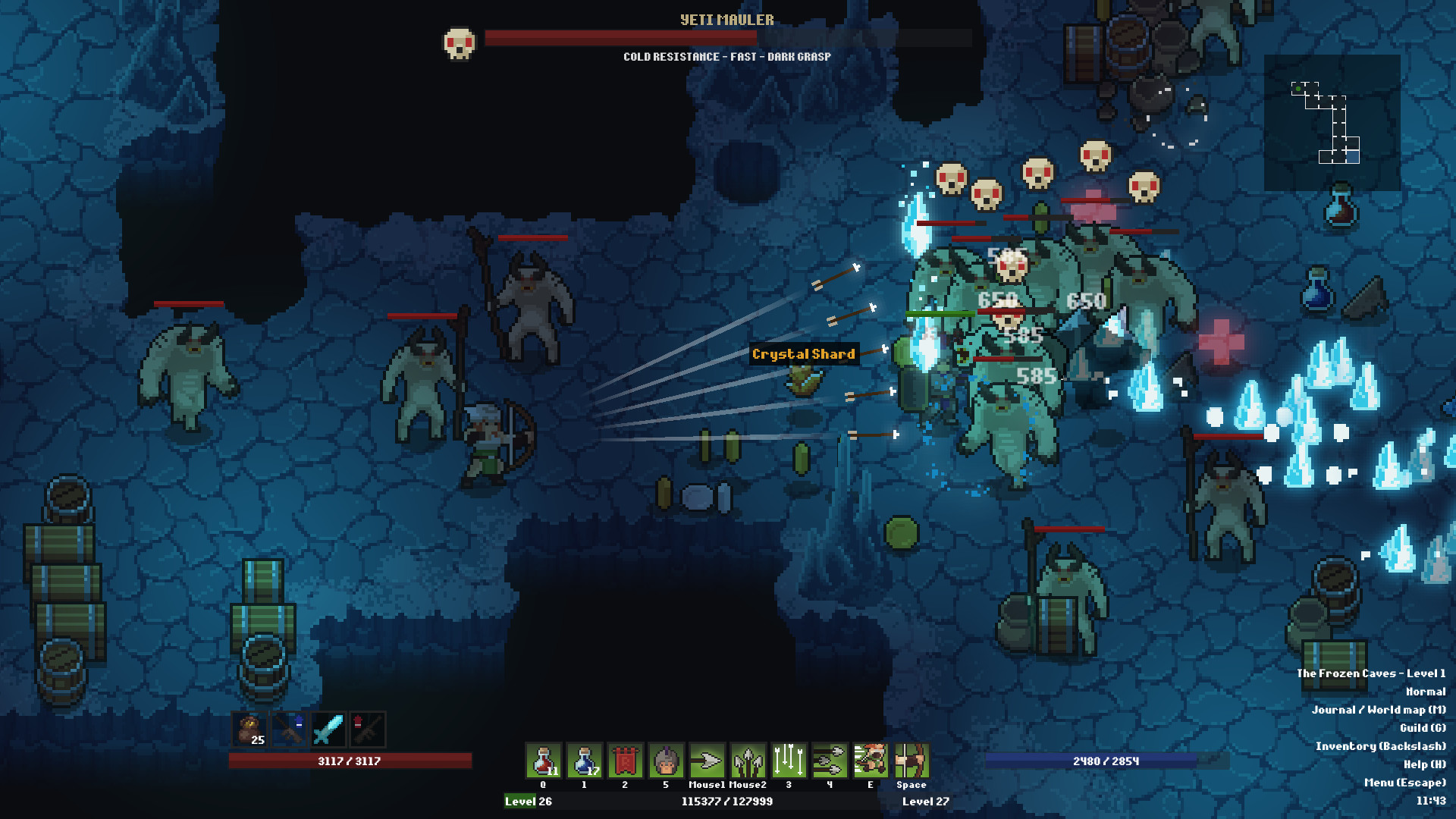
Task: Select the equipped blue sword icon
Action: 329,730
